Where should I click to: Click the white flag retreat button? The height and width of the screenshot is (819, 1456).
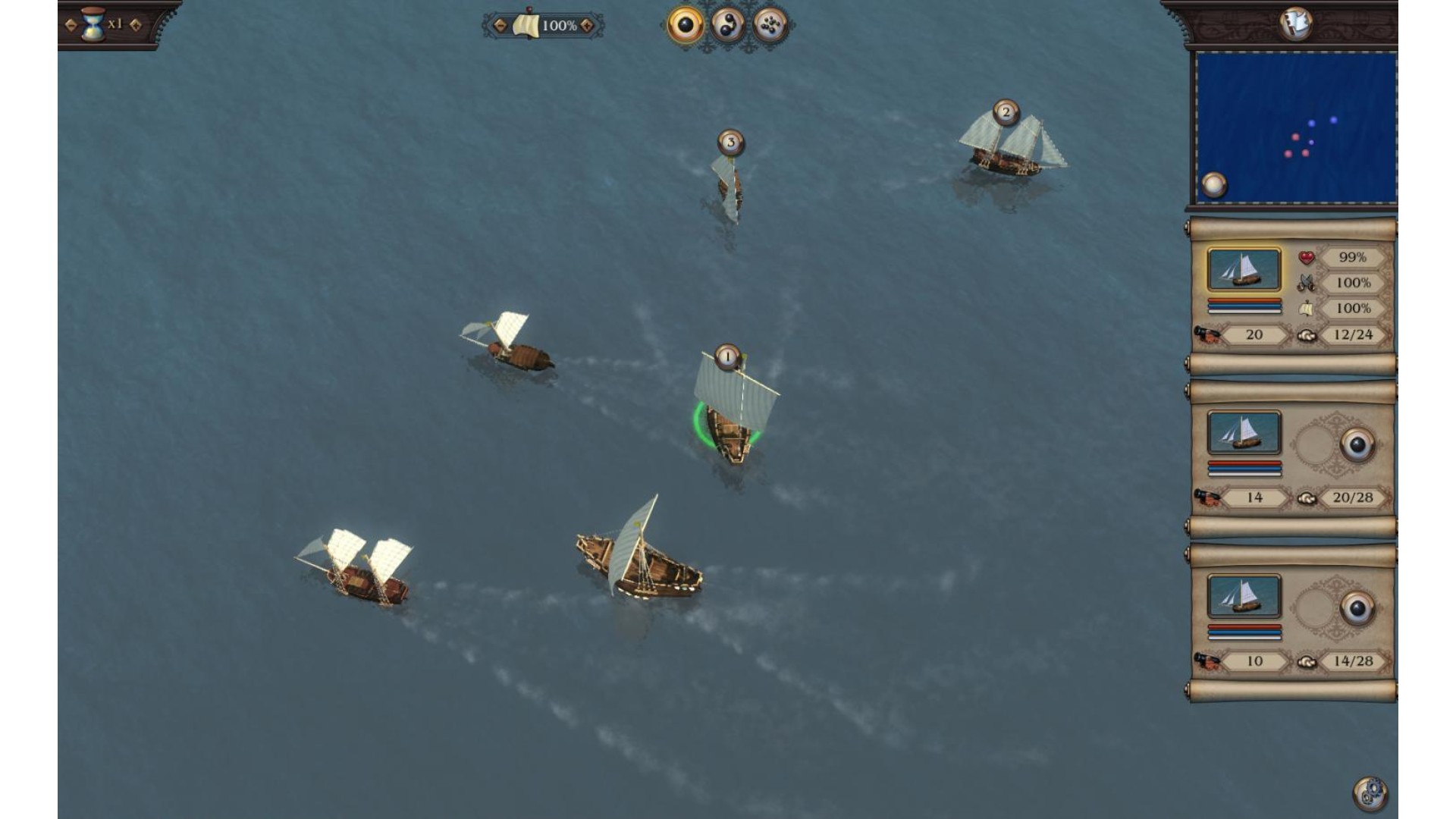(1295, 24)
